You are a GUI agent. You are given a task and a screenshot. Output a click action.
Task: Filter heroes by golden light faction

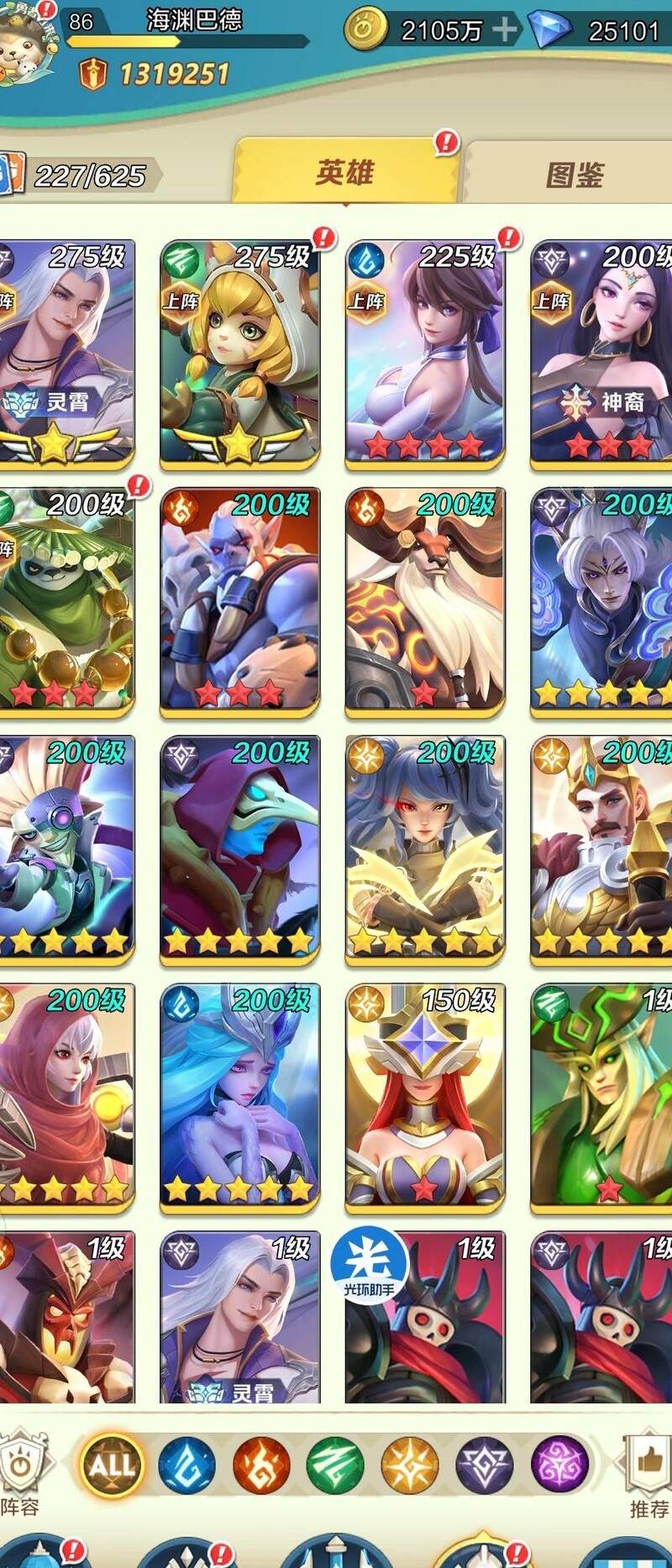[410, 1465]
